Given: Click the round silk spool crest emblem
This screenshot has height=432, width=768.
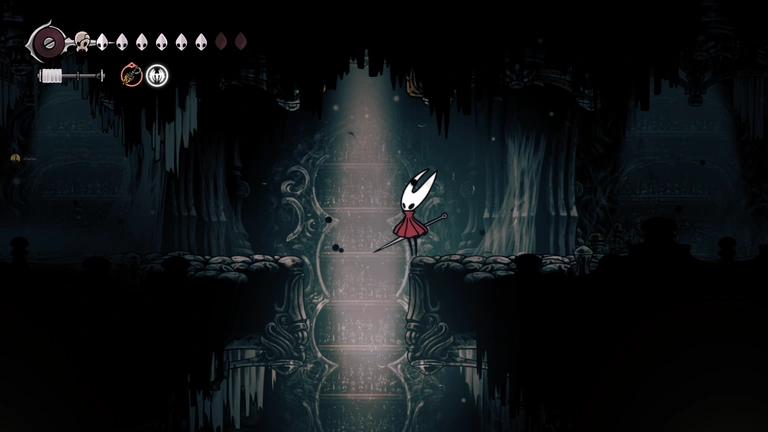Looking at the screenshot, I should tap(48, 42).
